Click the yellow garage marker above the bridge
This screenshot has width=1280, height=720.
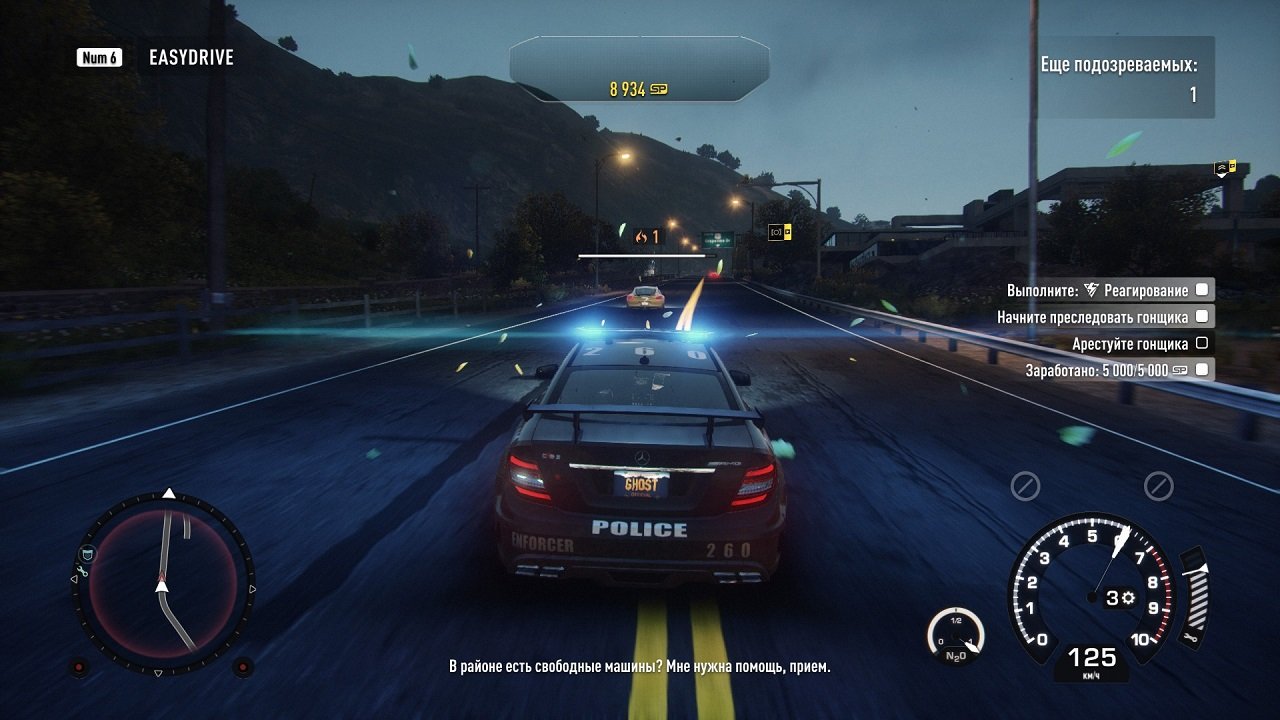coord(1232,166)
